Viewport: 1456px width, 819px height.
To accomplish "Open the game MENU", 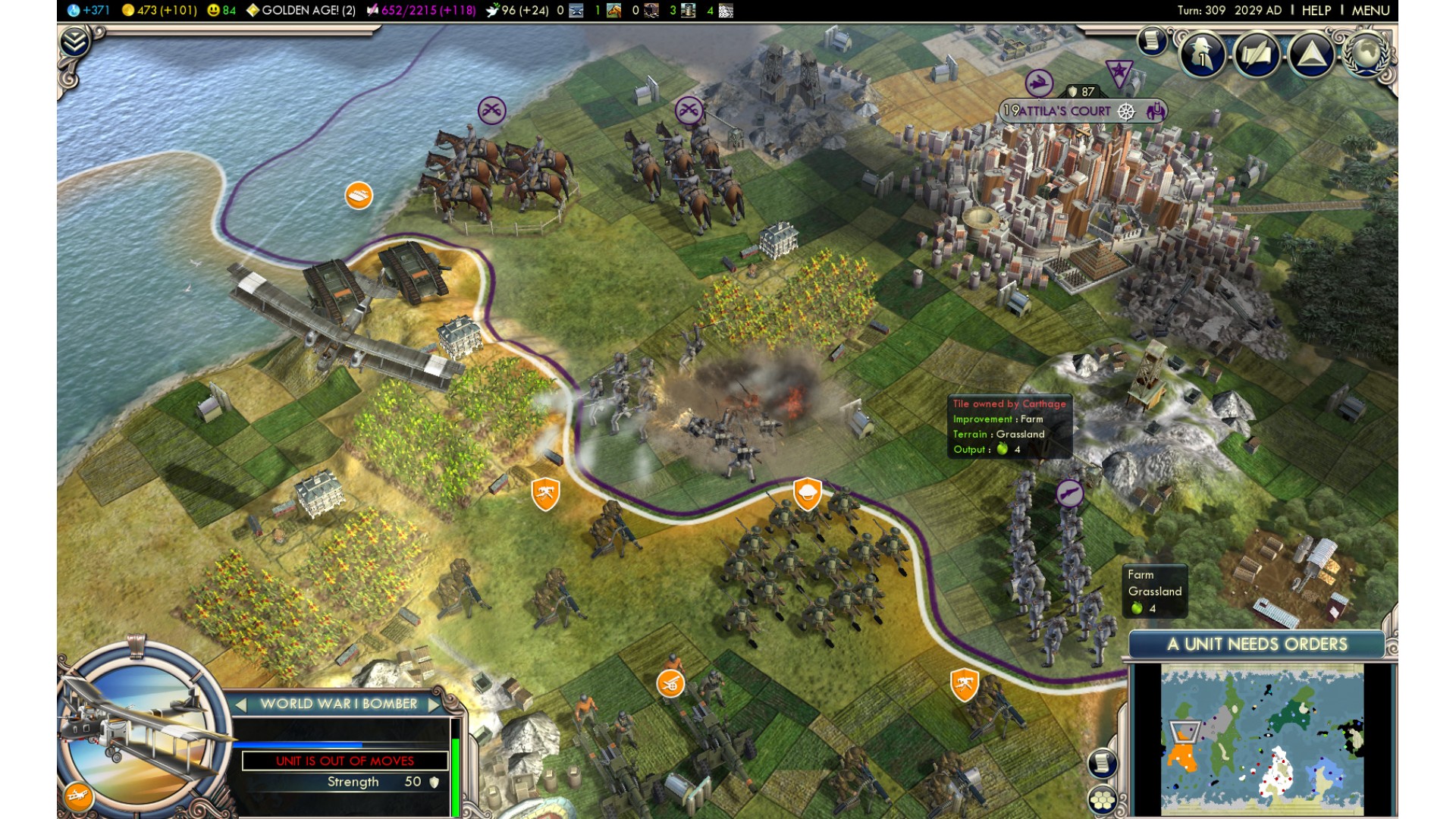I will point(1370,11).
